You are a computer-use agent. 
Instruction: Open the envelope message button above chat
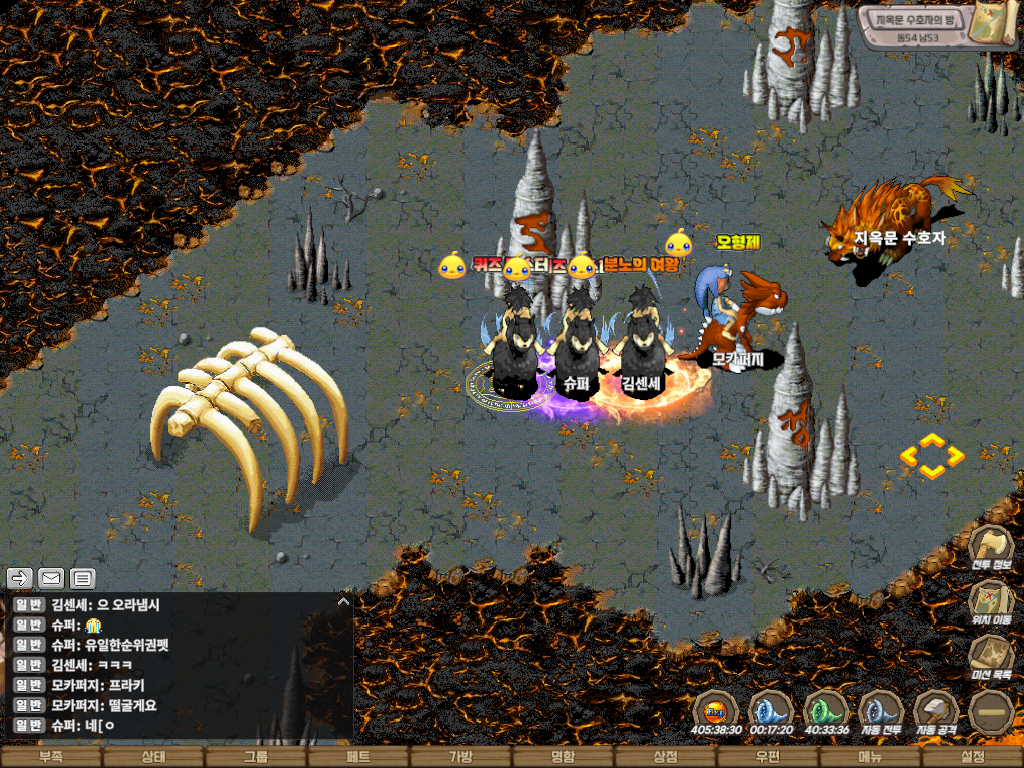[51, 578]
